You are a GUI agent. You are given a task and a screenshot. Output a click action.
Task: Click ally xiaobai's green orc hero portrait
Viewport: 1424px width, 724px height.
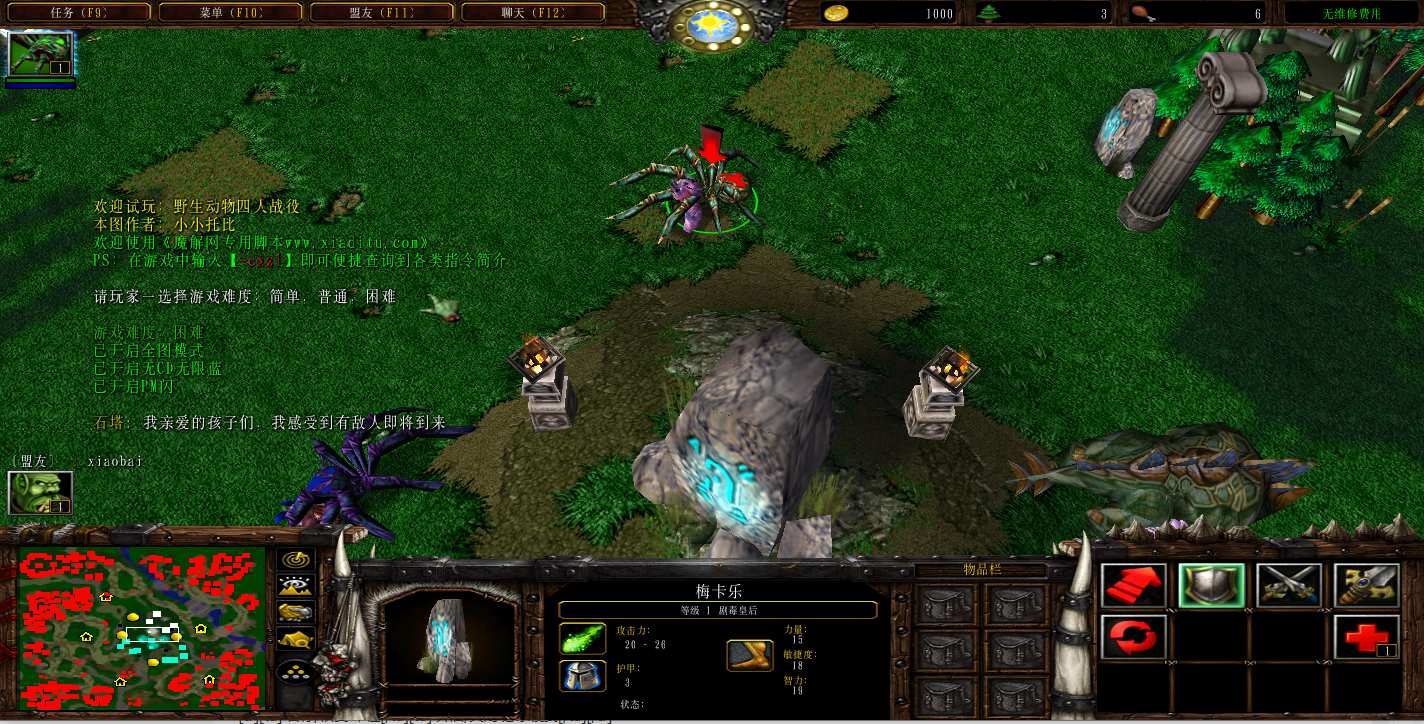pos(41,492)
